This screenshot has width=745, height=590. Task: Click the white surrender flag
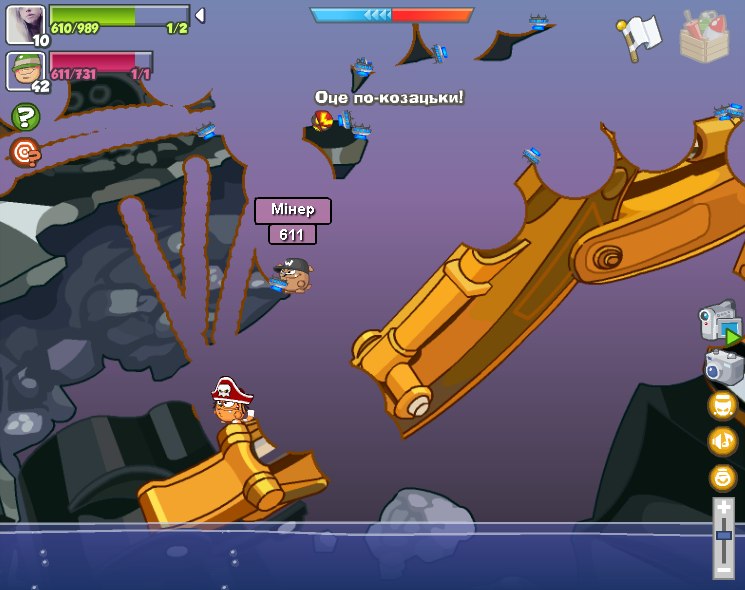(640, 36)
